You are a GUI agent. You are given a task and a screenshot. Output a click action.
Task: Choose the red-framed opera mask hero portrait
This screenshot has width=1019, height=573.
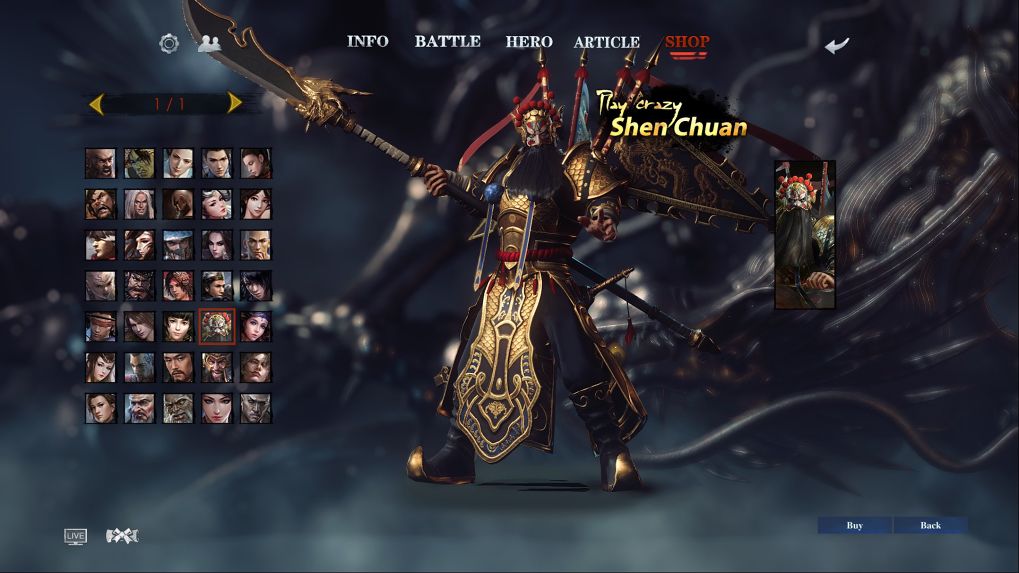pos(217,326)
